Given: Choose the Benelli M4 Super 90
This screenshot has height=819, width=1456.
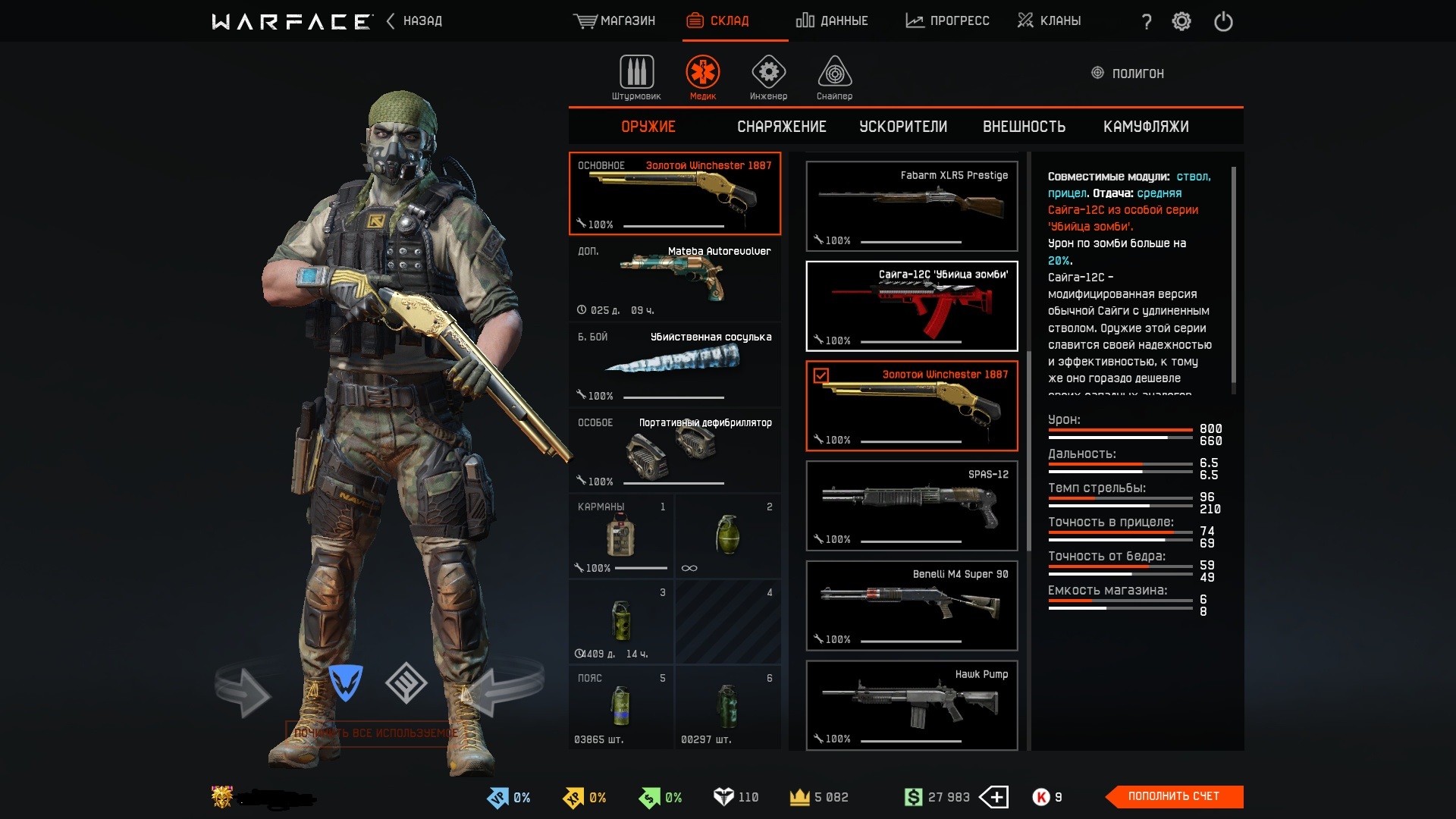Looking at the screenshot, I should (x=912, y=605).
